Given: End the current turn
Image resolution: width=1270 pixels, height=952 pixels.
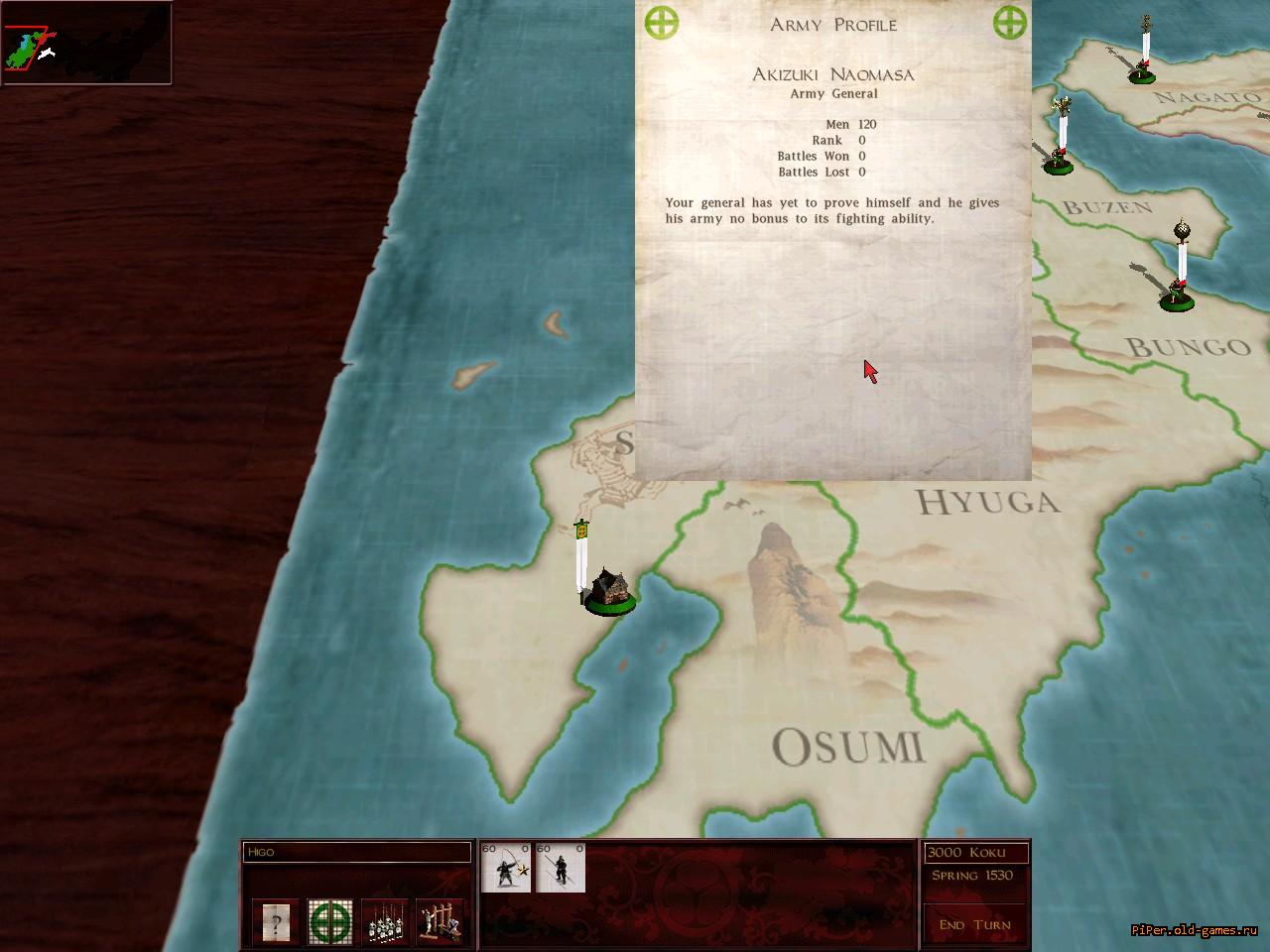Looking at the screenshot, I should 974,924.
